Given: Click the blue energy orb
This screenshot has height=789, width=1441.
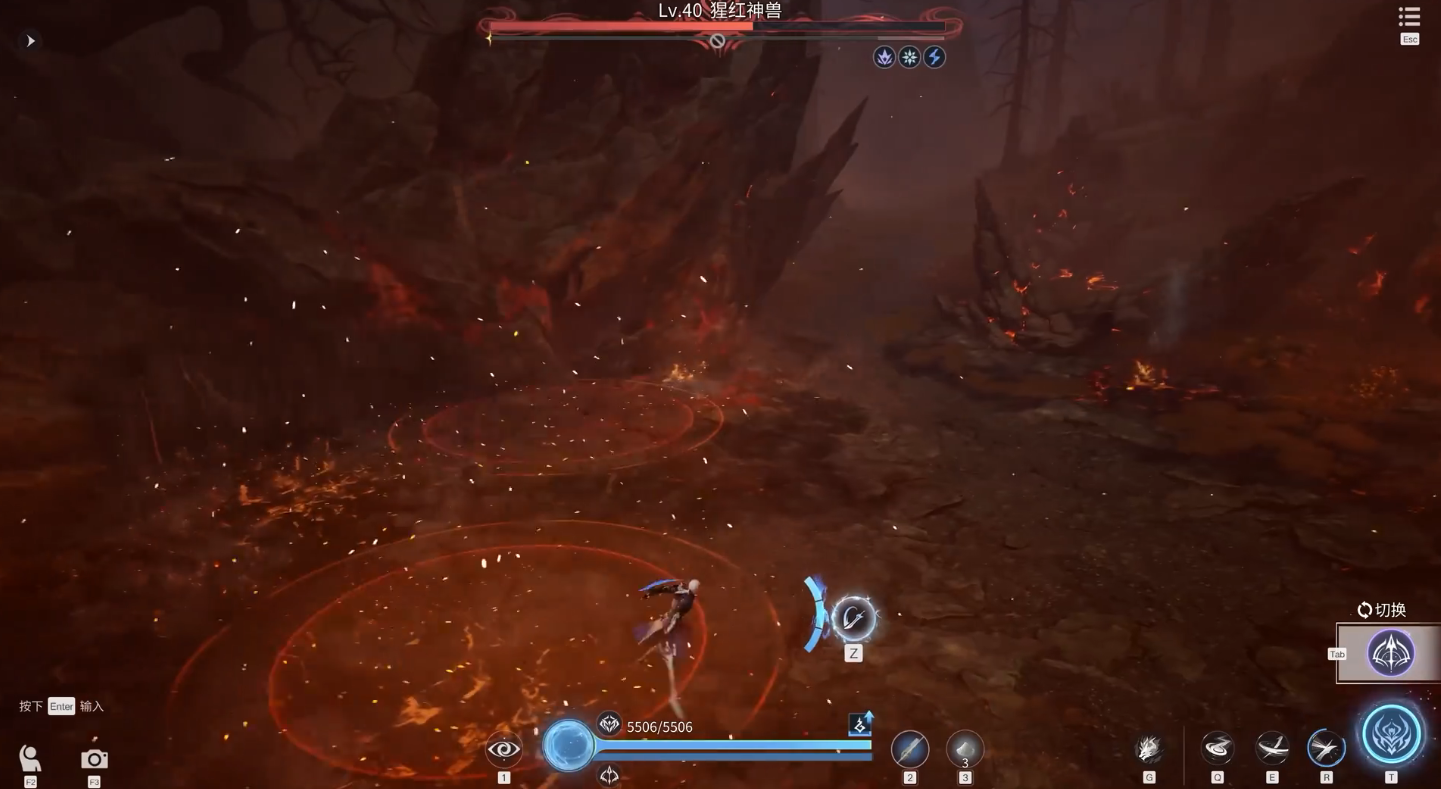Looking at the screenshot, I should (568, 746).
